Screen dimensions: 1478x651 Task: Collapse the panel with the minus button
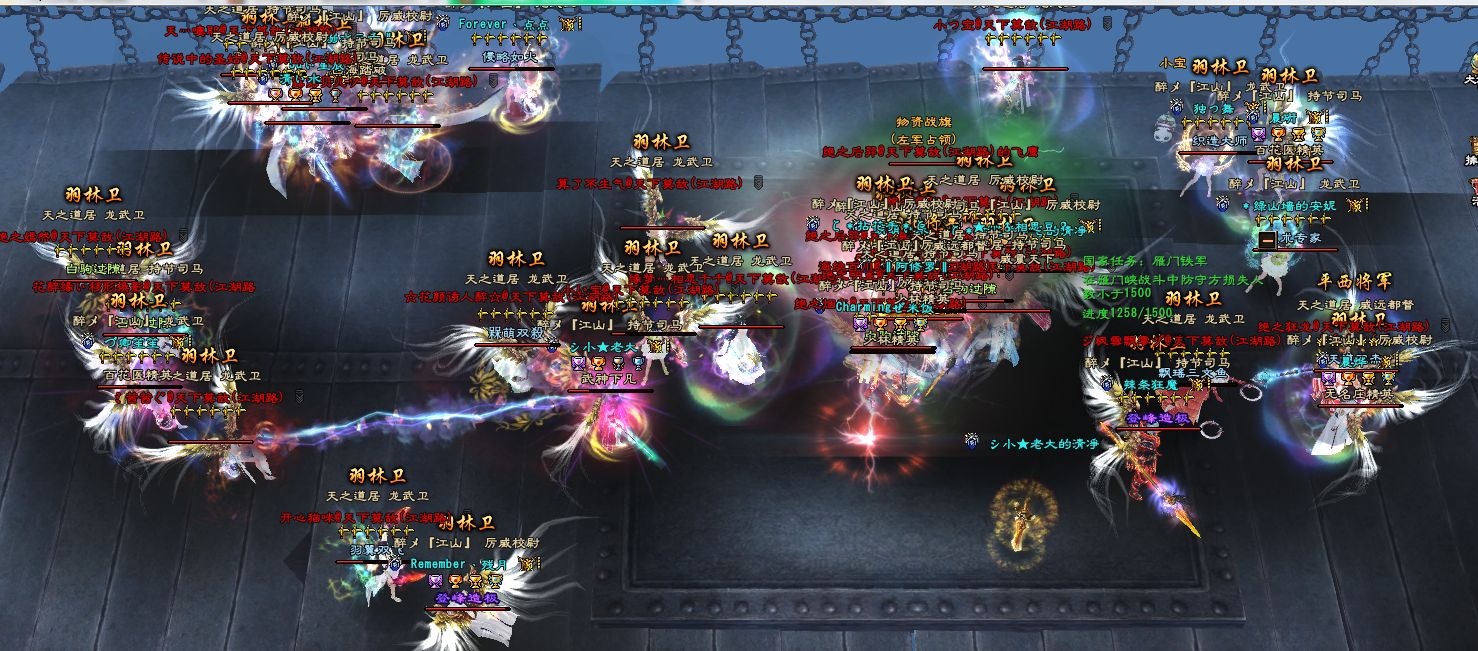[1267, 241]
